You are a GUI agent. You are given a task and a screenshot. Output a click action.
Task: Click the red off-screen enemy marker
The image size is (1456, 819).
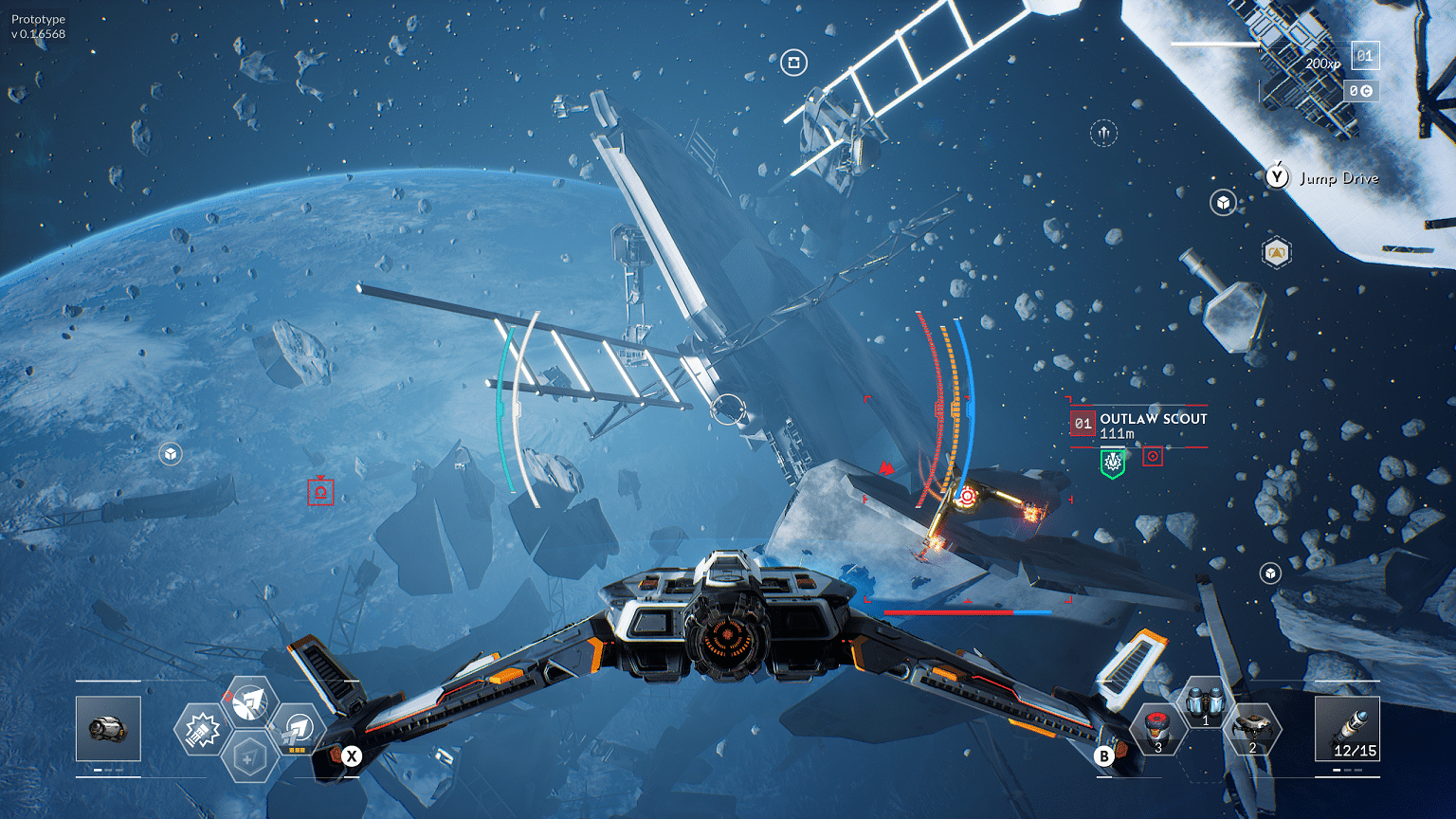(320, 492)
